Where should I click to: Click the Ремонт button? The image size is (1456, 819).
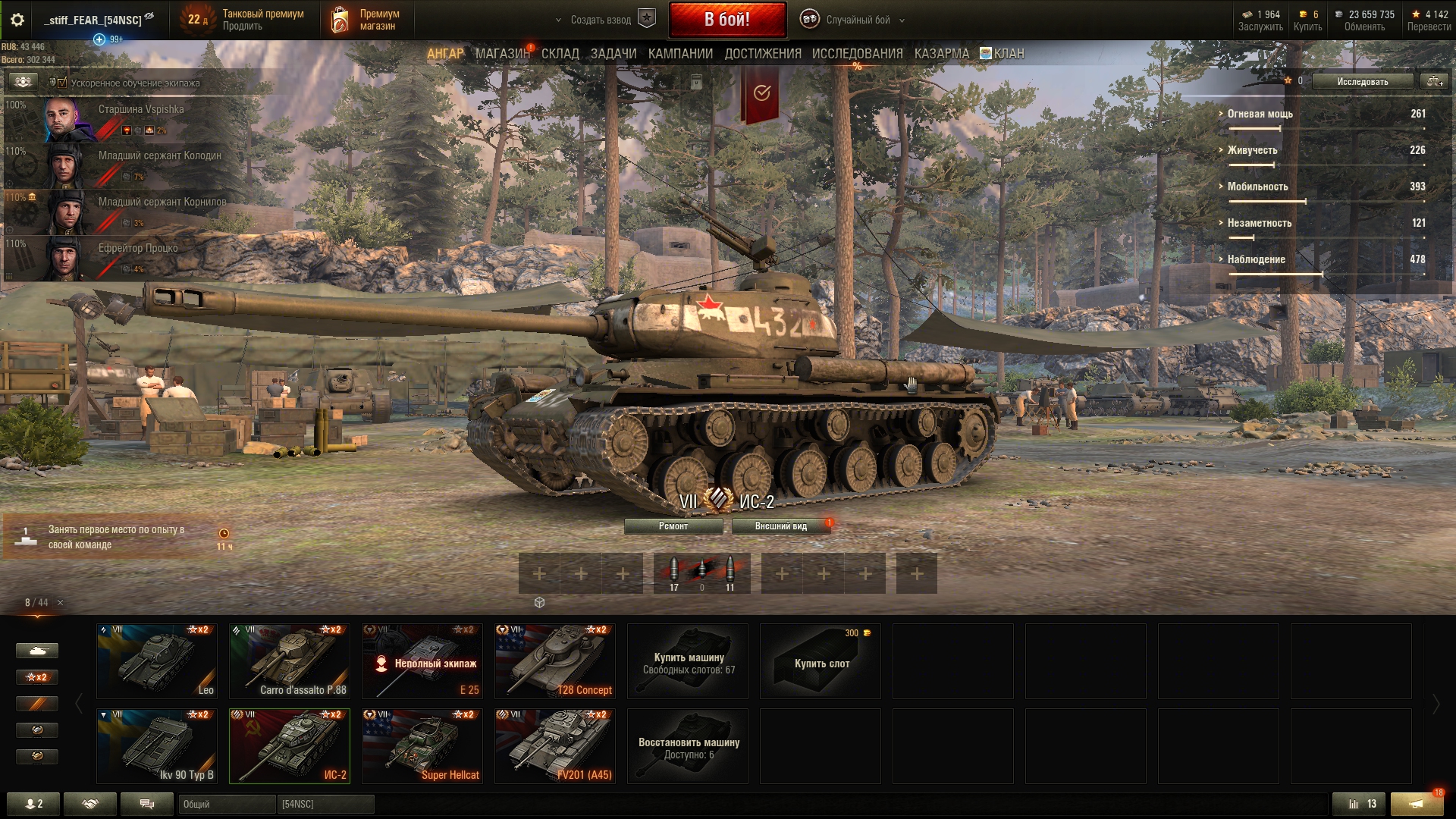(x=673, y=526)
